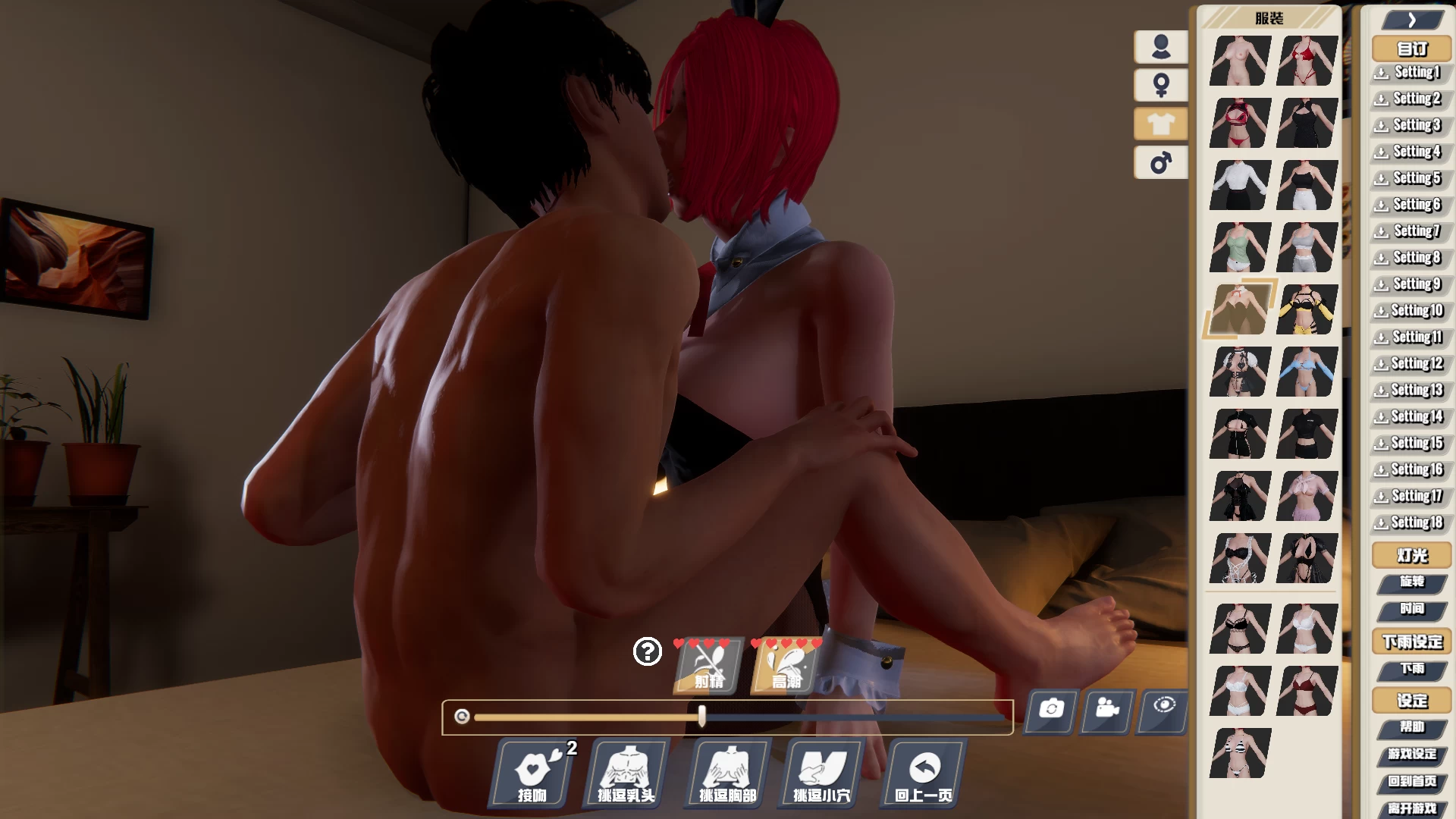Open the 自订 custom tab

(x=1410, y=48)
